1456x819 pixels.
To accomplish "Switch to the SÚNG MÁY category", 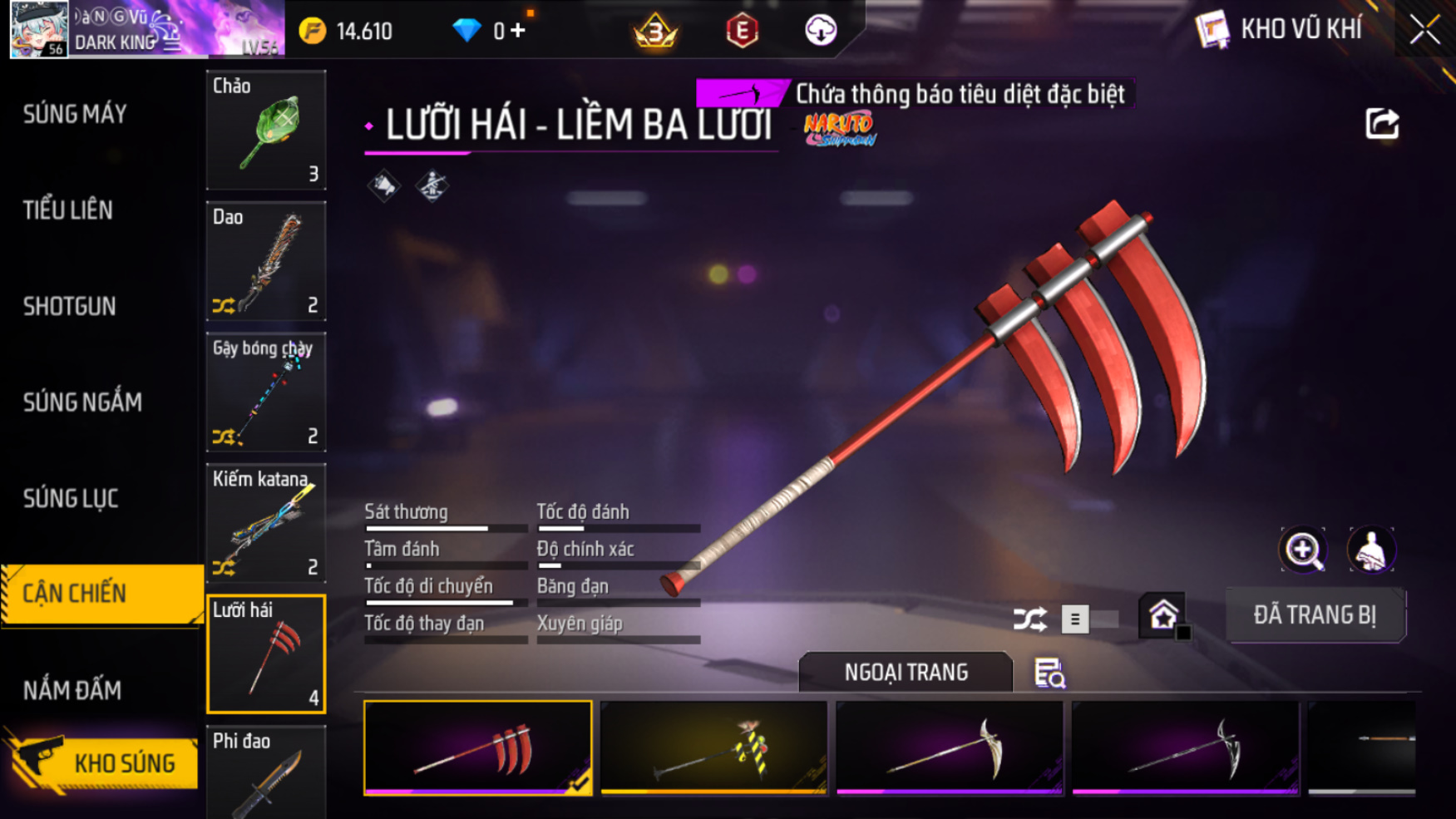I will pos(75,114).
